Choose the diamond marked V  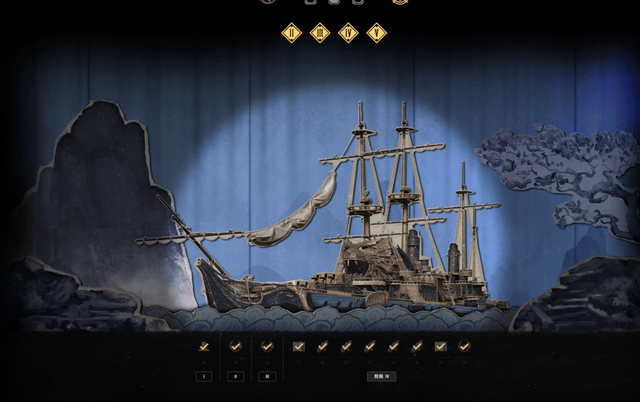pos(376,33)
